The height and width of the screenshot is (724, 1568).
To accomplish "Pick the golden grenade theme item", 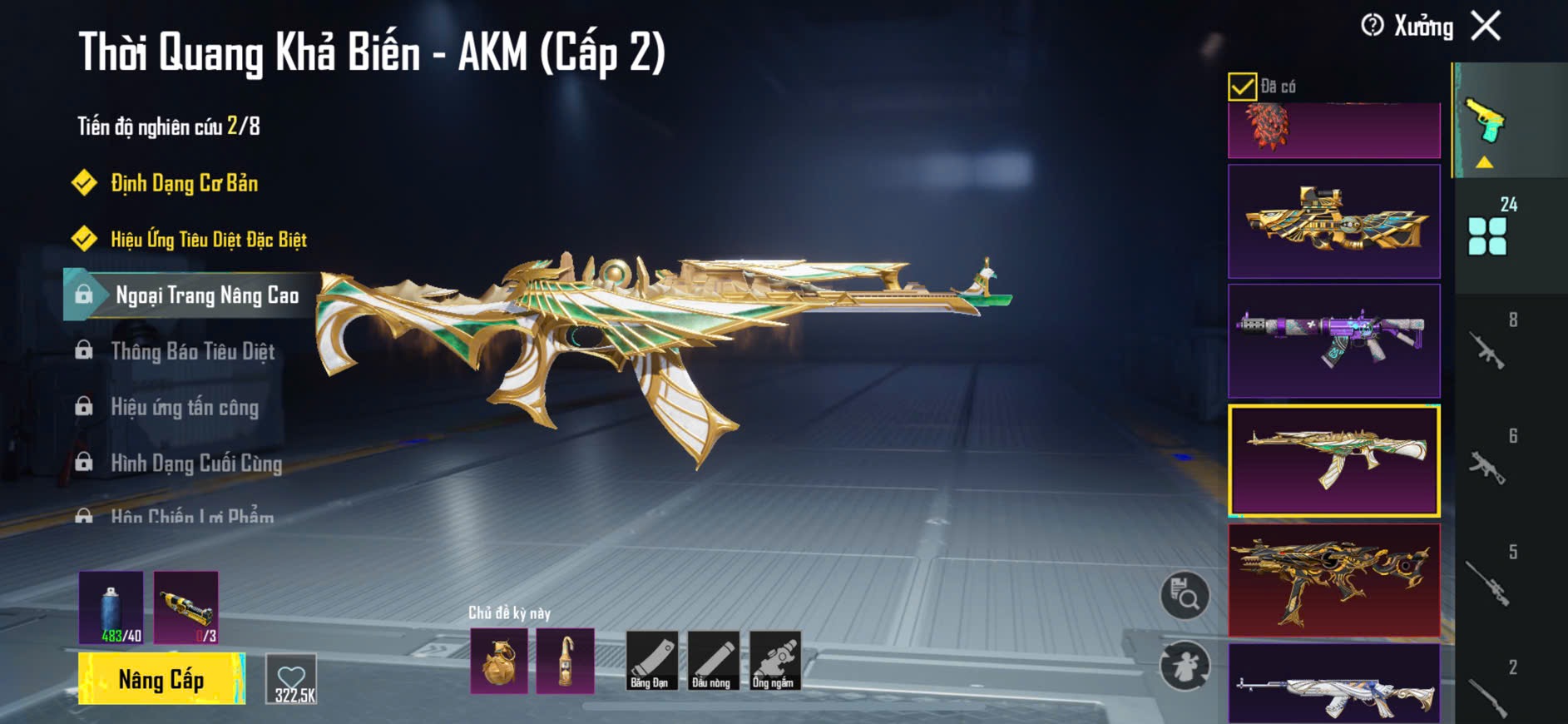I will [499, 662].
